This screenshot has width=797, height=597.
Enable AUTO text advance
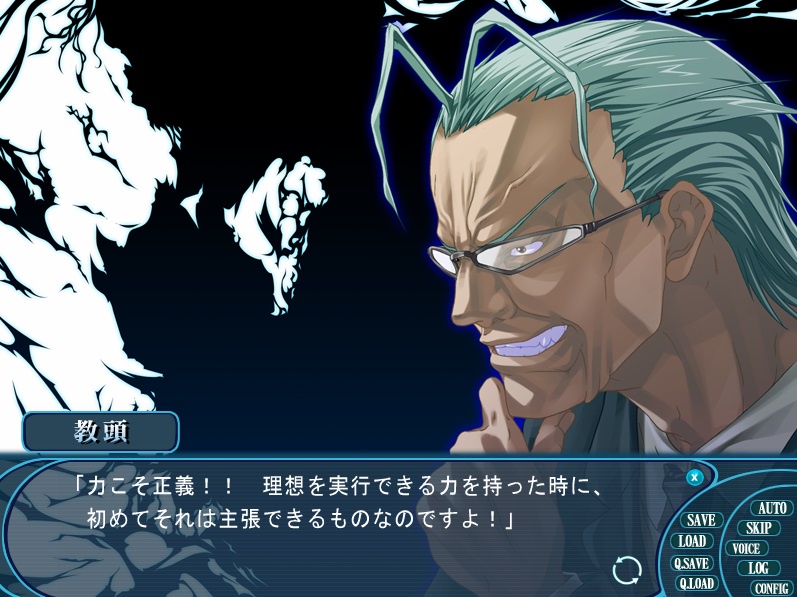coord(771,508)
